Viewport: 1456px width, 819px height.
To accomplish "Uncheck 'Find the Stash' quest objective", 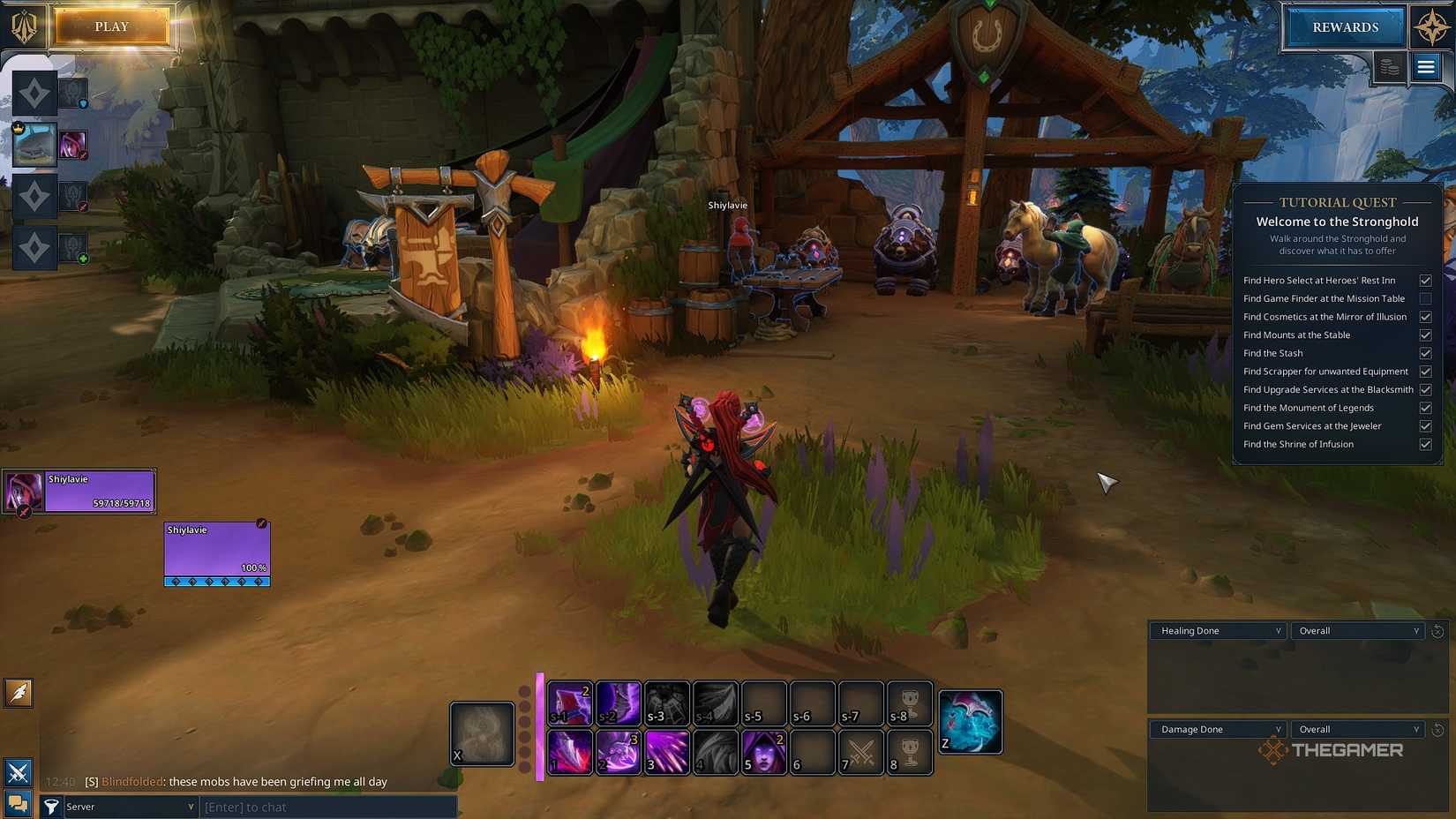I will [x=1426, y=353].
